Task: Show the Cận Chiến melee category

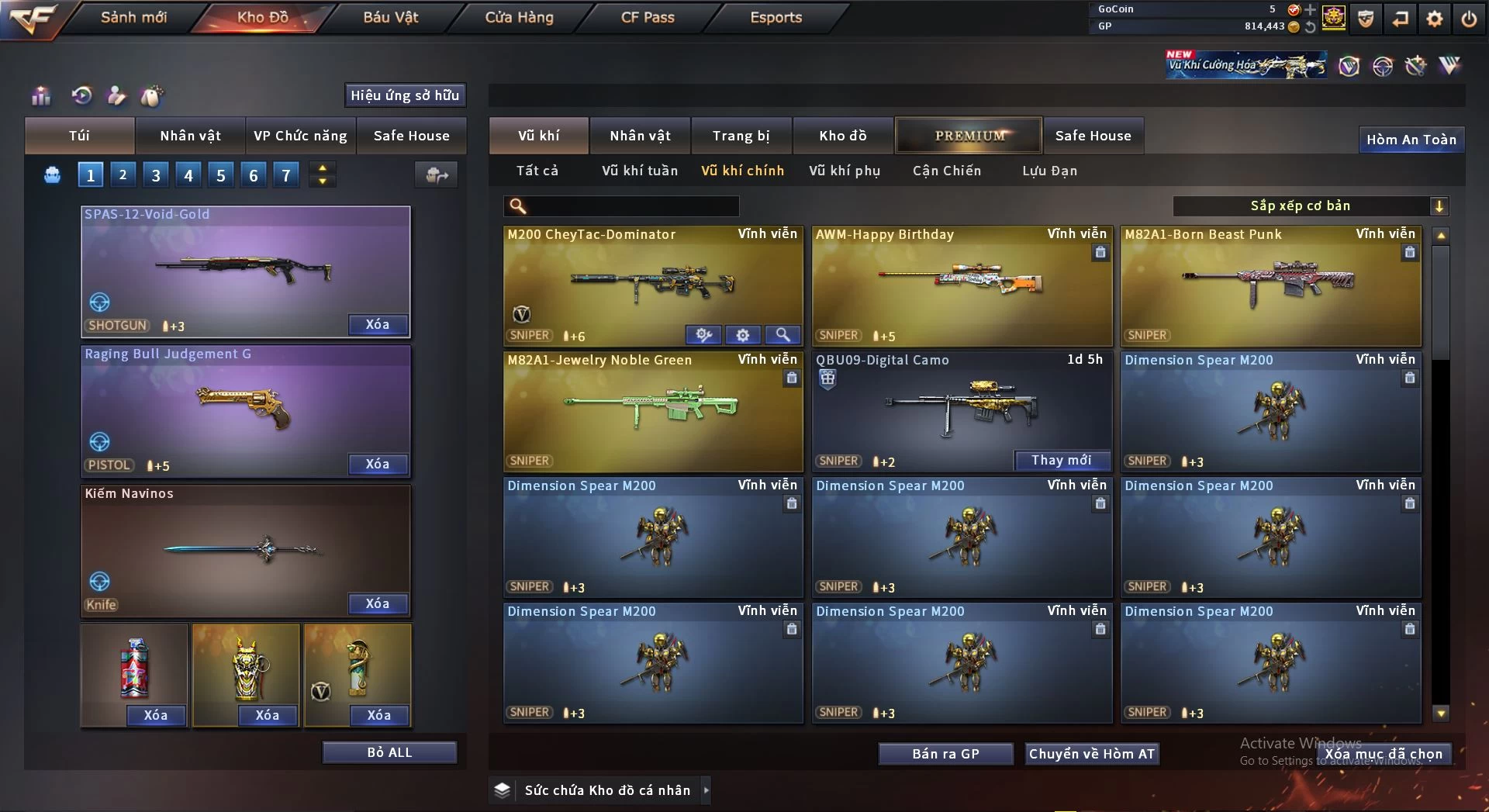Action: point(946,171)
